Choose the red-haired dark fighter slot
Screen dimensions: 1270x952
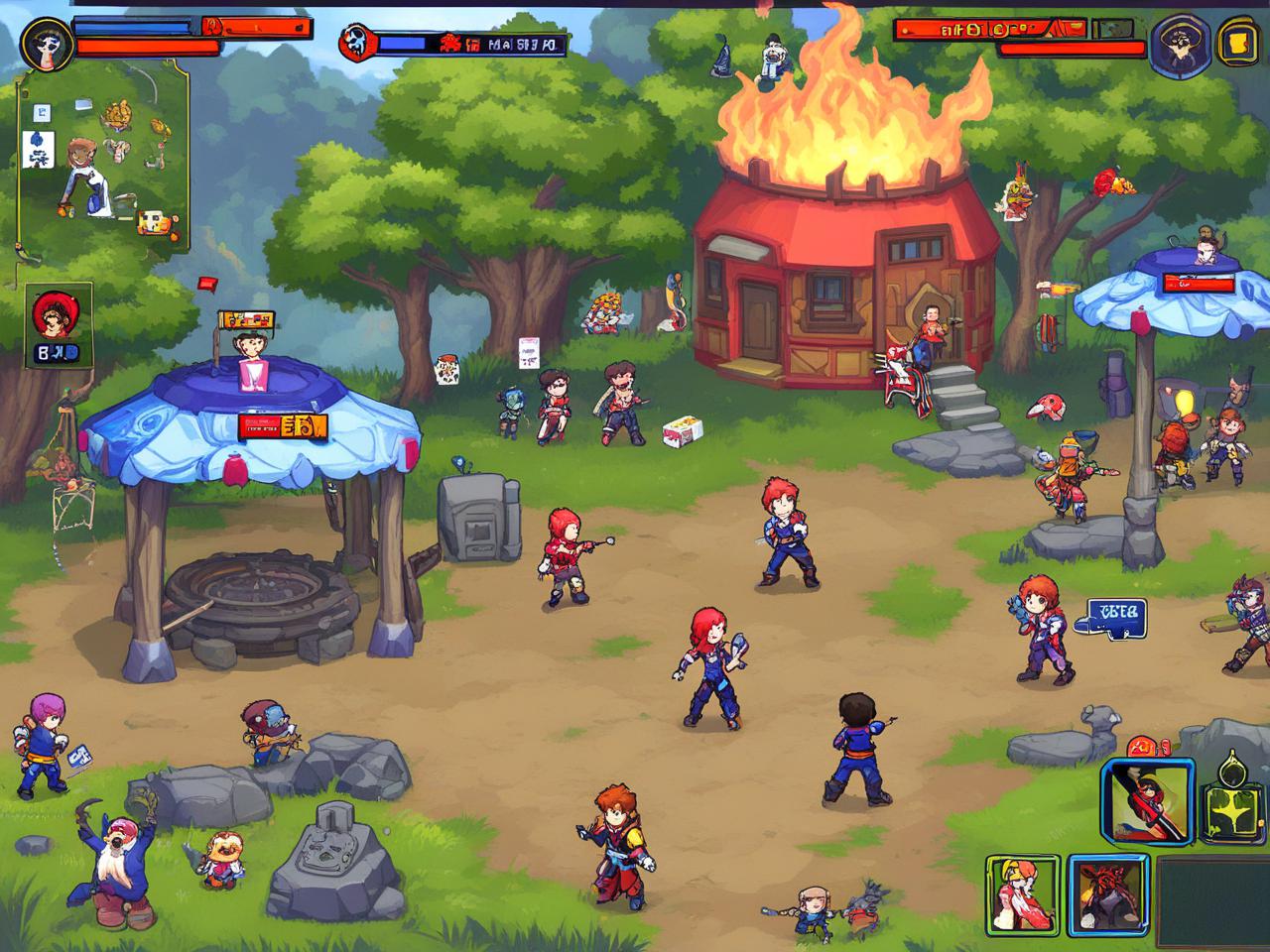point(1107,894)
